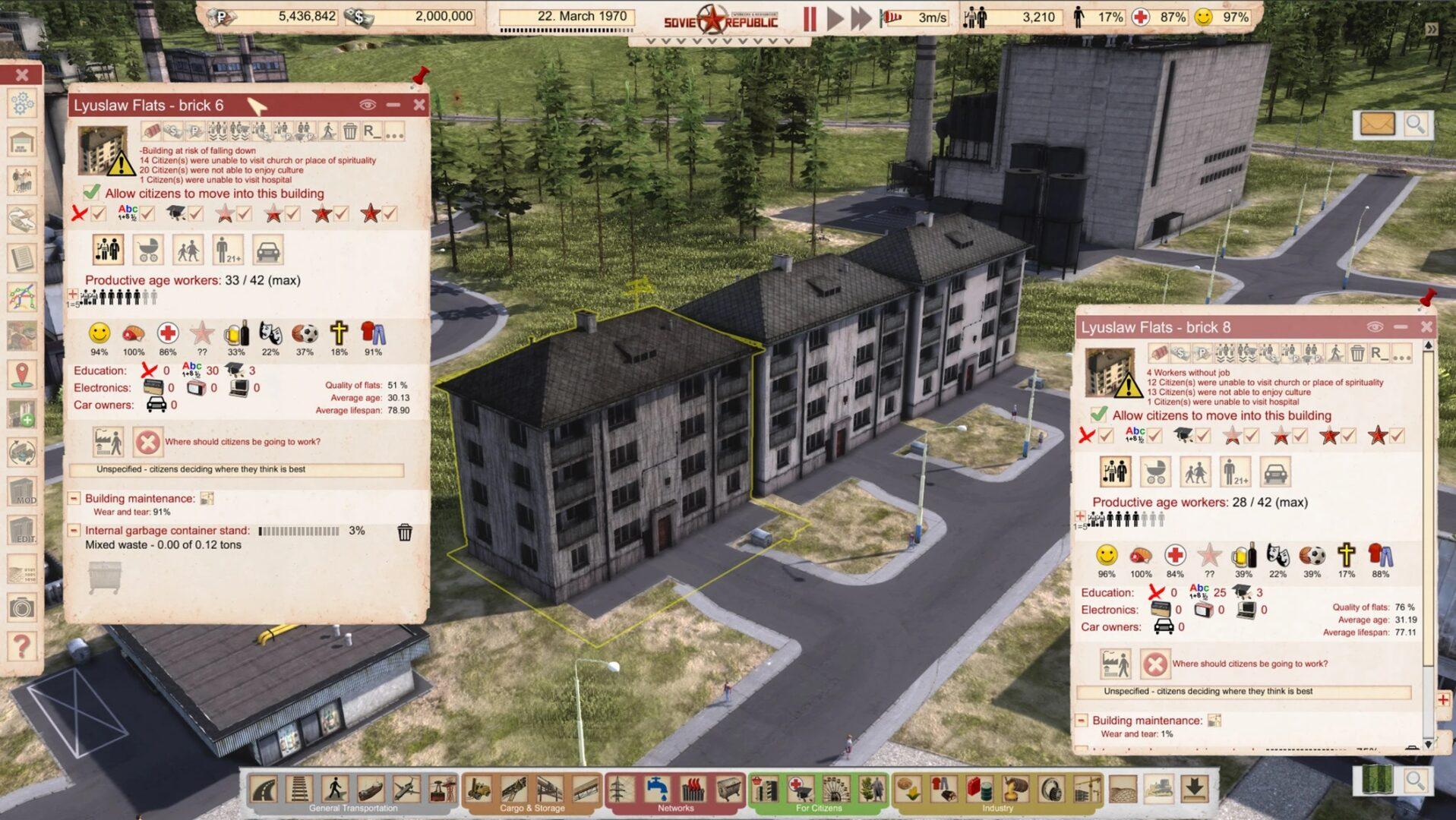
Task: Toggle allow citizens to move into brick 8
Action: (x=1099, y=415)
